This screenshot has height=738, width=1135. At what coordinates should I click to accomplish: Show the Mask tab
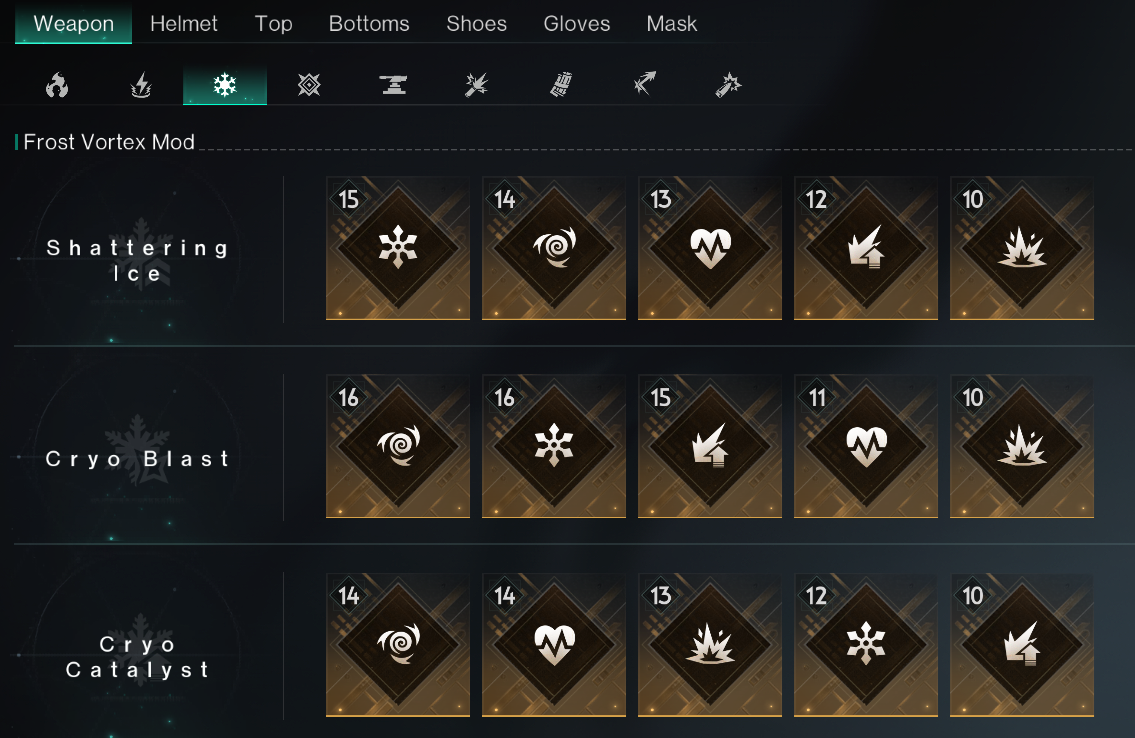(672, 24)
